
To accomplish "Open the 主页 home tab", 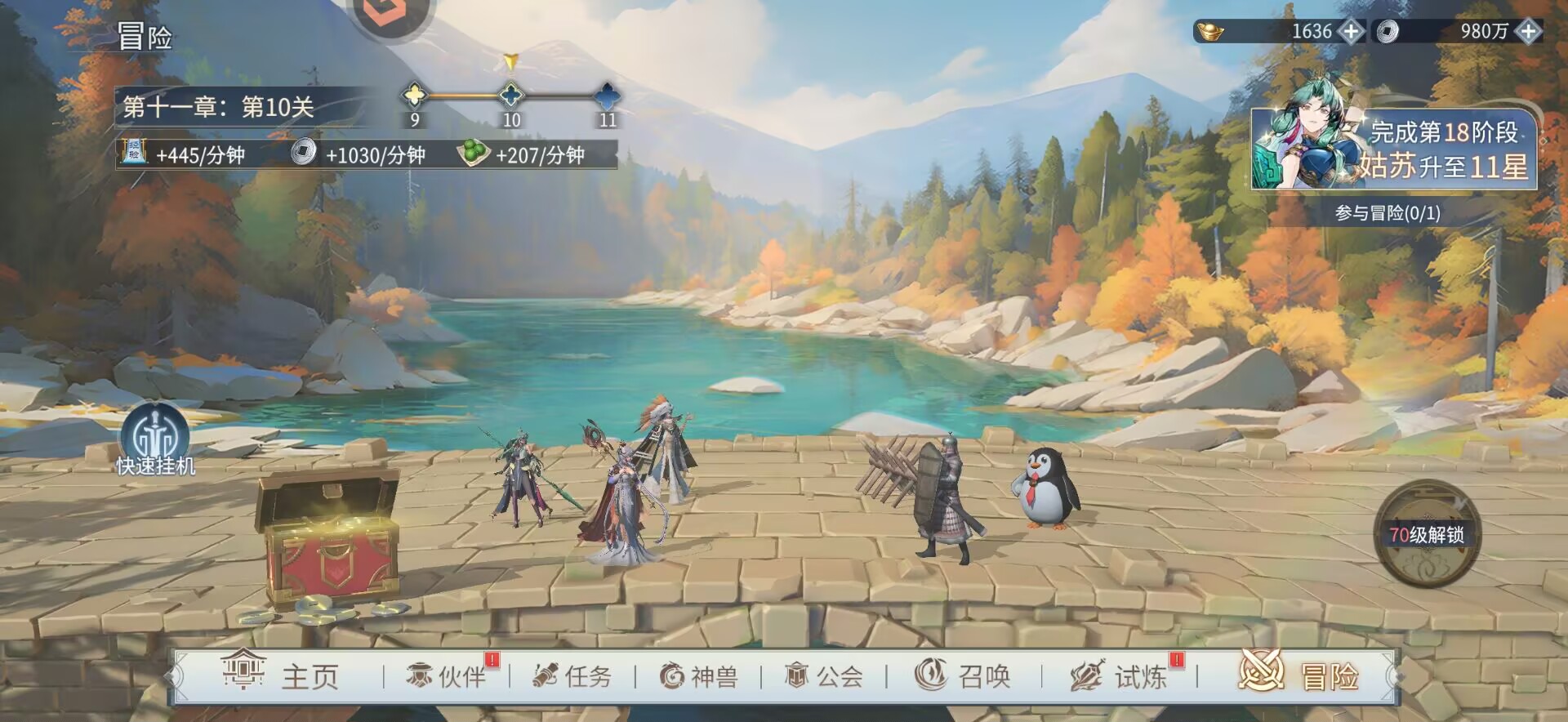I will click(281, 676).
